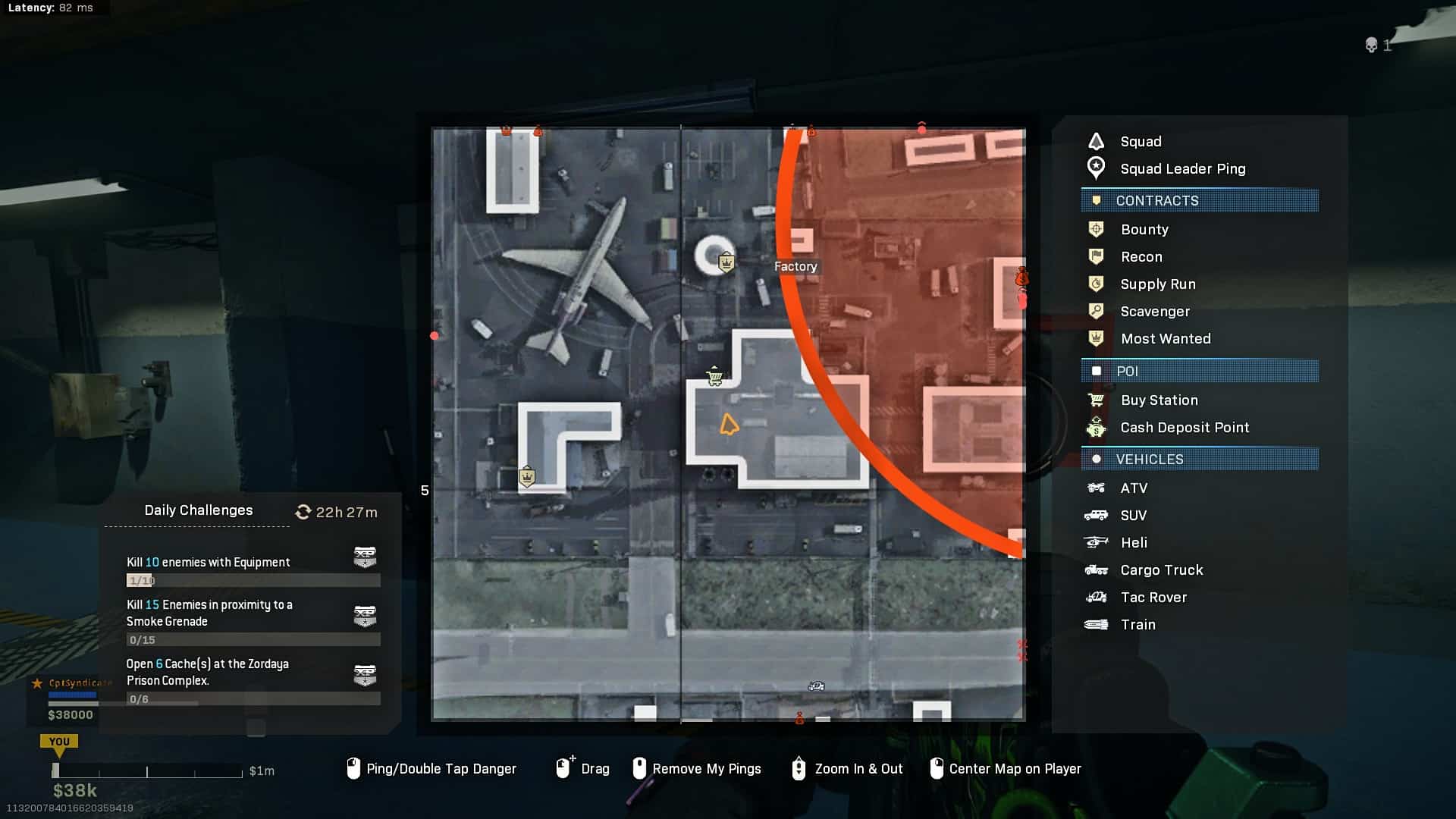Select the Bounty contract legend entry
The image size is (1456, 819).
1144,230
